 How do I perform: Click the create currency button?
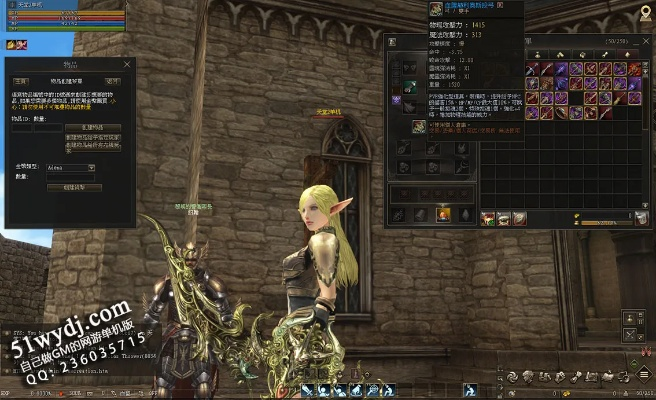[81, 187]
